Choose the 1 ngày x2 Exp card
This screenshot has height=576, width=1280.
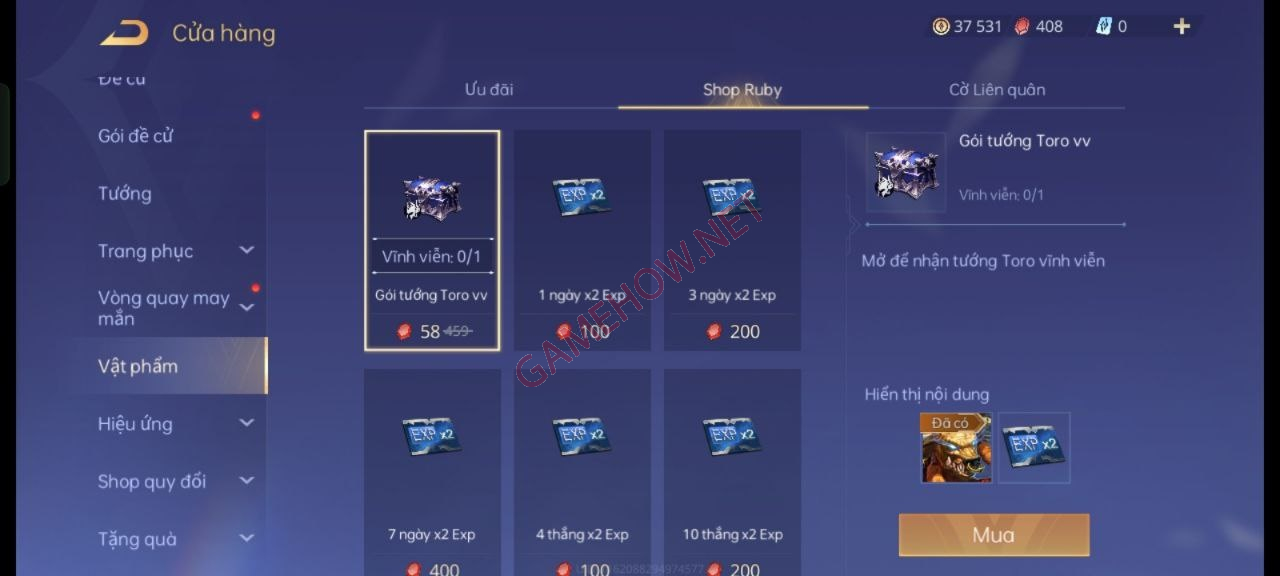pos(582,240)
